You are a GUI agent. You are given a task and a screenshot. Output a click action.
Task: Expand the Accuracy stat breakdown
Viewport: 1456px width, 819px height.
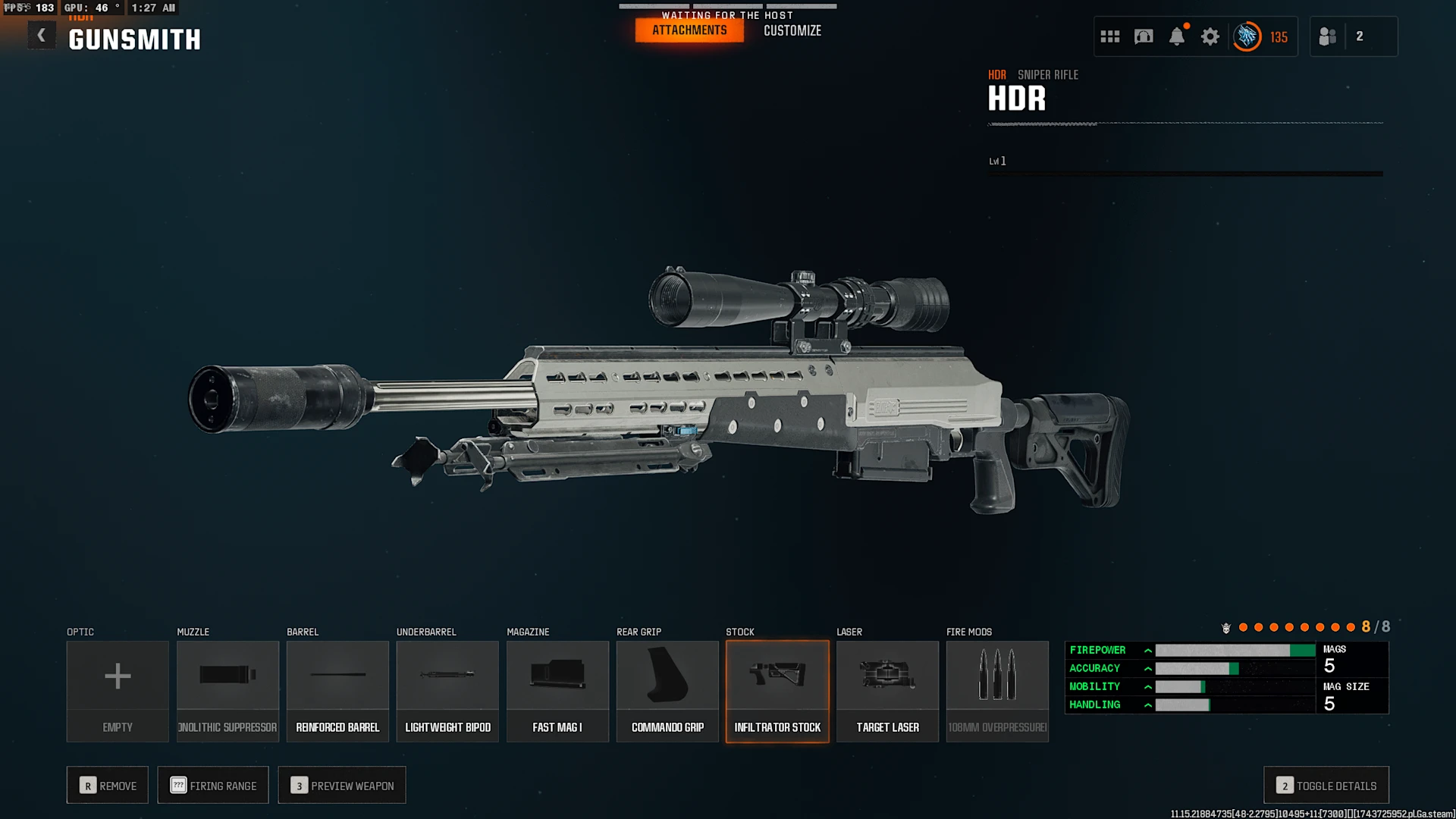(1149, 668)
